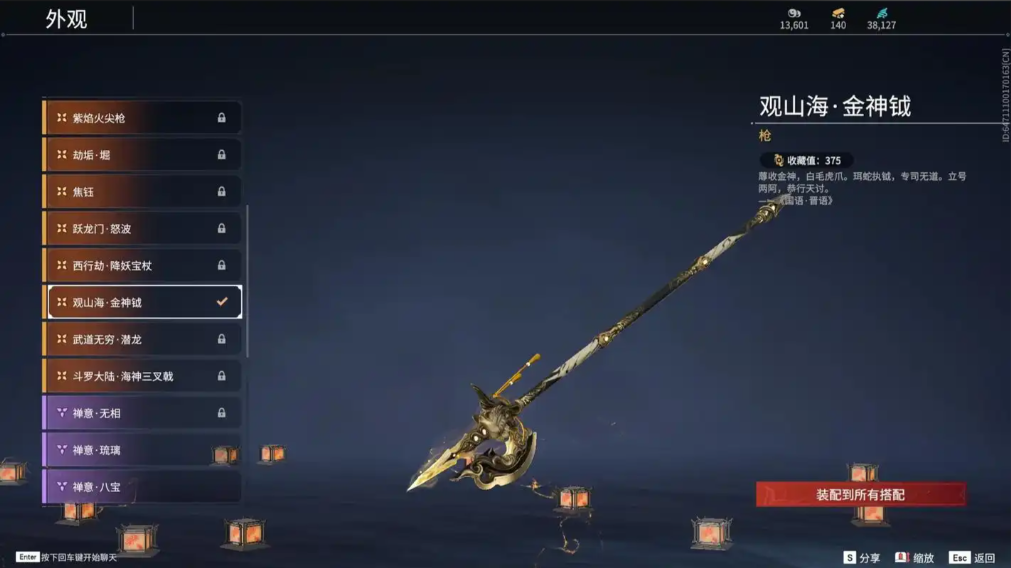
Task: Choose the 禅意·八宝 list entry
Action: tap(142, 487)
